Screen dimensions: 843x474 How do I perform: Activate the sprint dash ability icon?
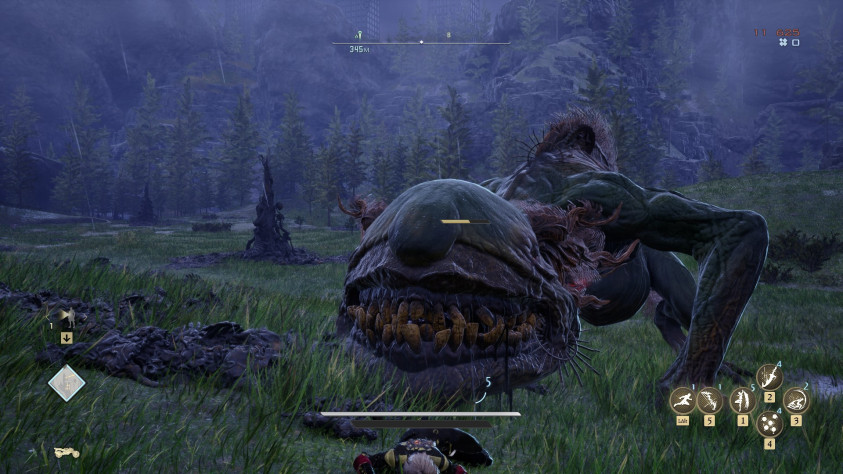tap(682, 401)
